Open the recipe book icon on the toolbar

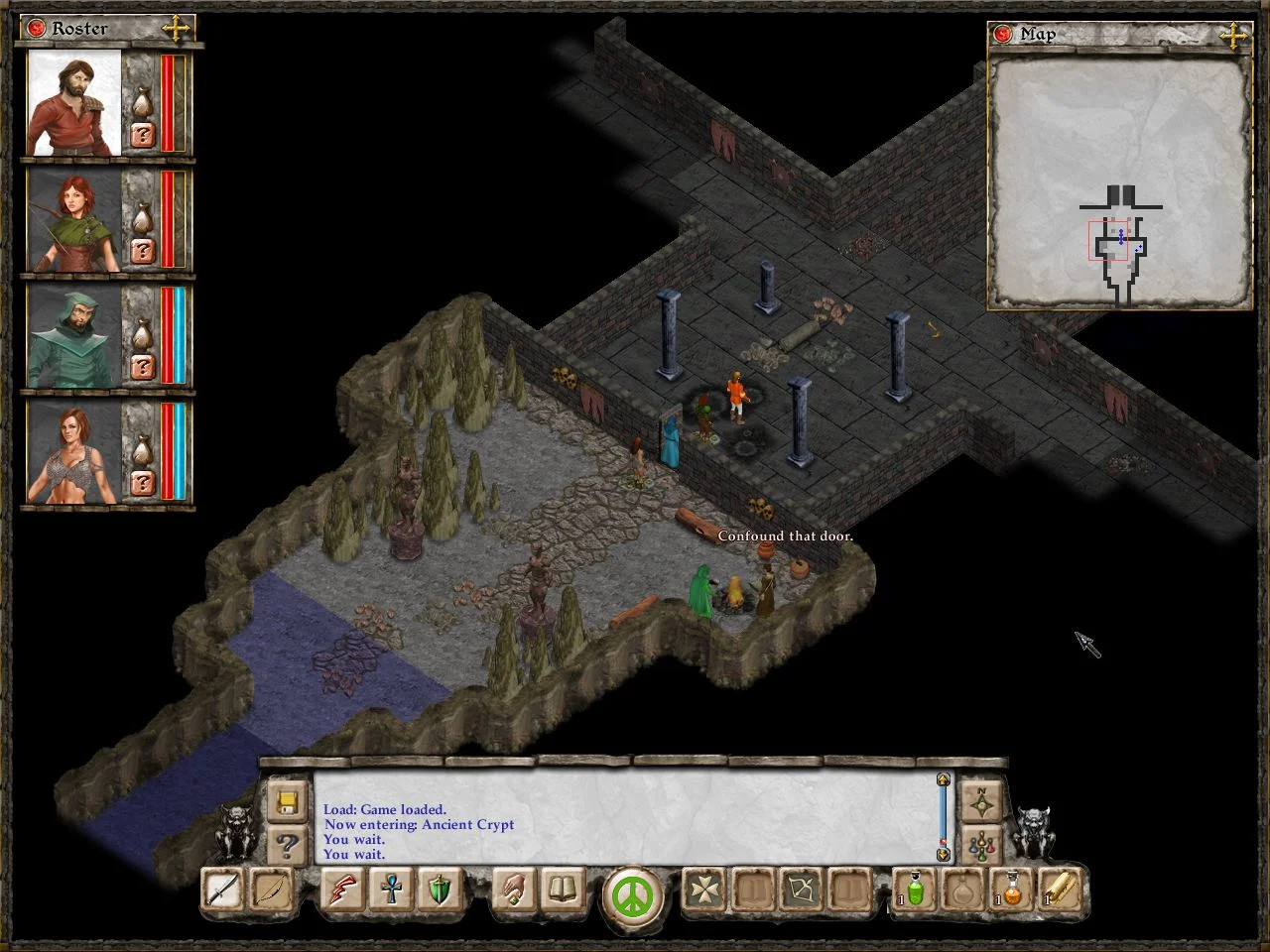[561, 892]
